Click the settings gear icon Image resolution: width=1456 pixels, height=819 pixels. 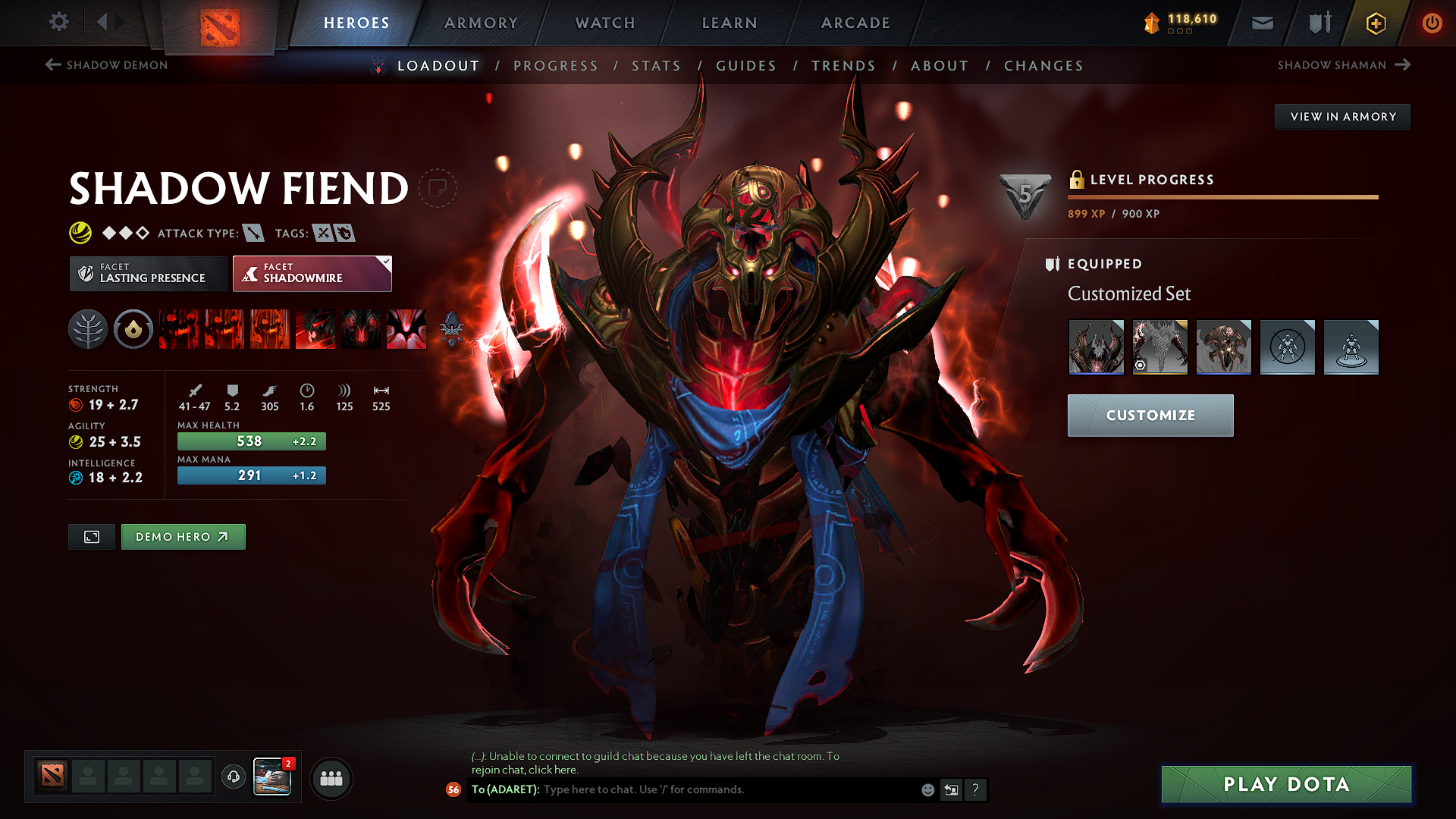click(x=58, y=23)
